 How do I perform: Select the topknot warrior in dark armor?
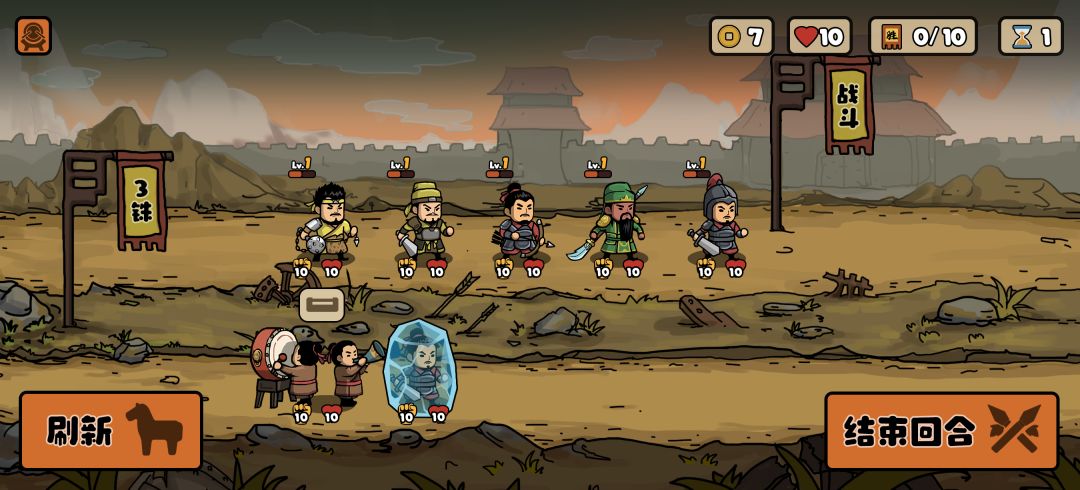519,222
